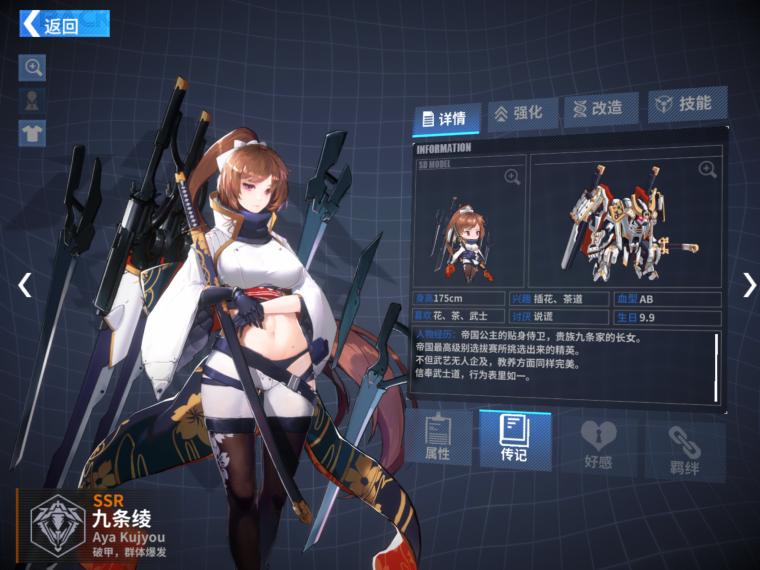The image size is (760, 570).
Task: Select the 改造 modification tab
Action: click(600, 108)
